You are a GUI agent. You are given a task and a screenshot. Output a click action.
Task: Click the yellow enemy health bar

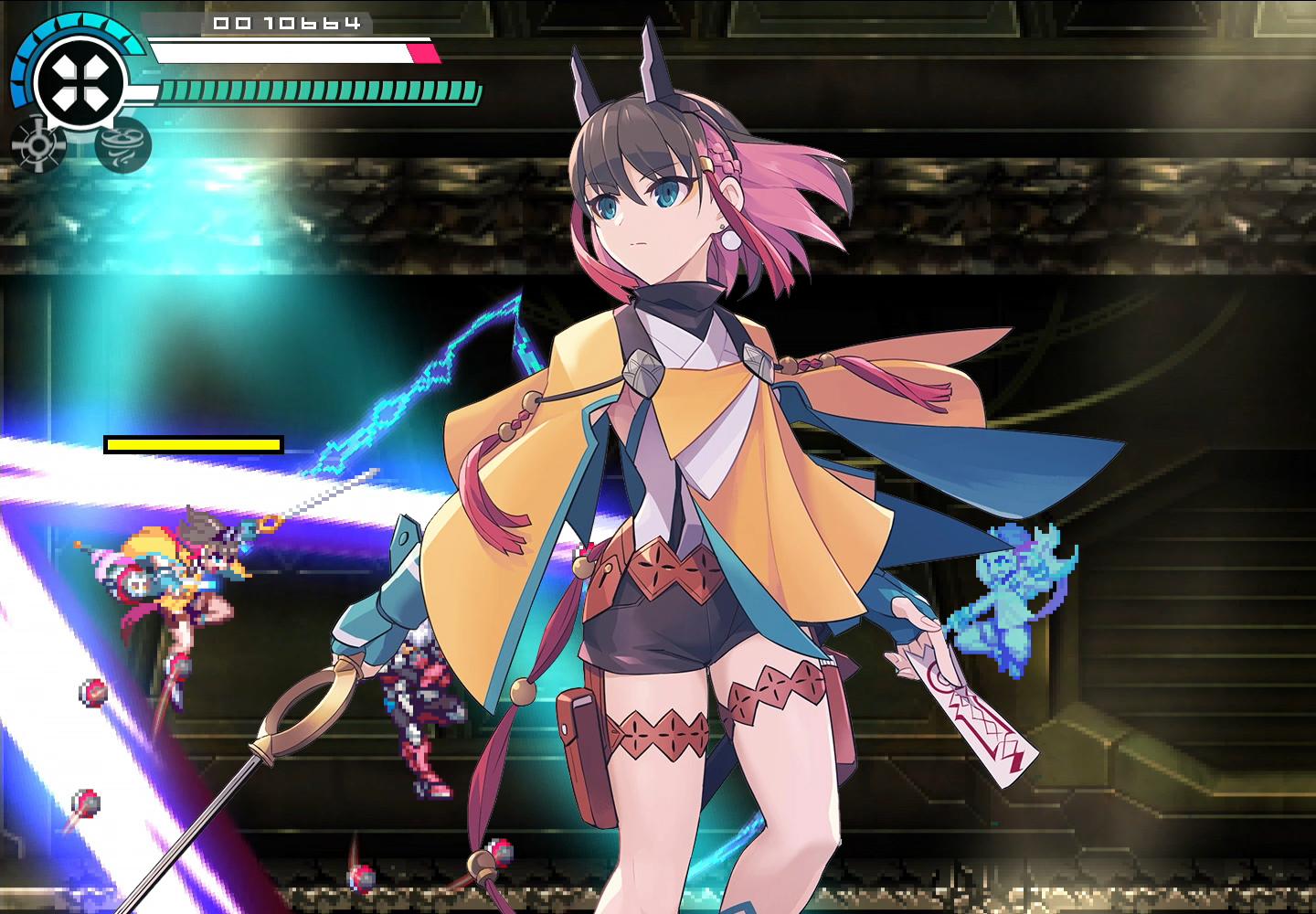point(194,445)
